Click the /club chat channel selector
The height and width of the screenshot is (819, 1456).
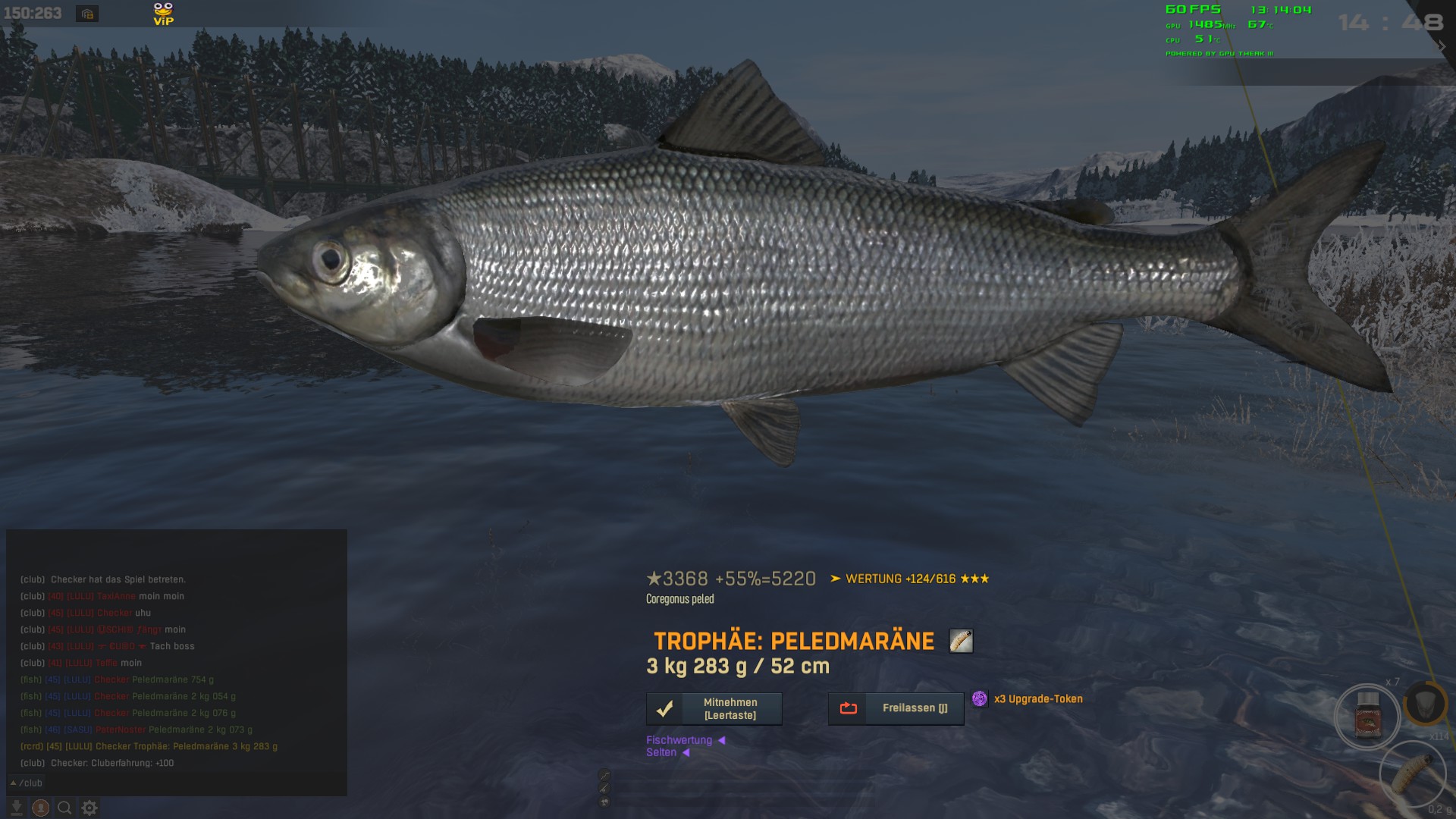(27, 783)
